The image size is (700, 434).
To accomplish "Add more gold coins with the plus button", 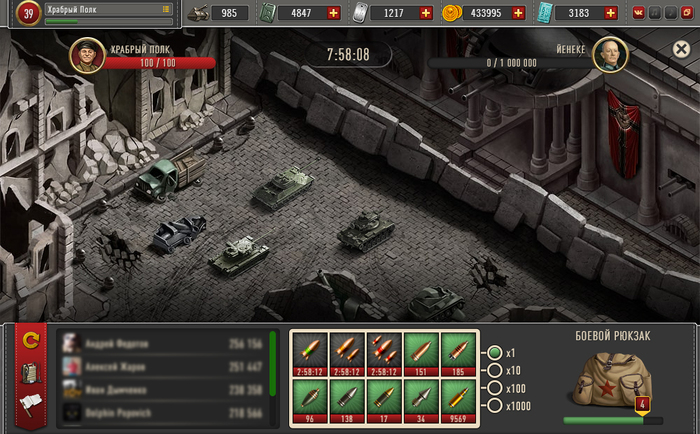I will pos(518,13).
